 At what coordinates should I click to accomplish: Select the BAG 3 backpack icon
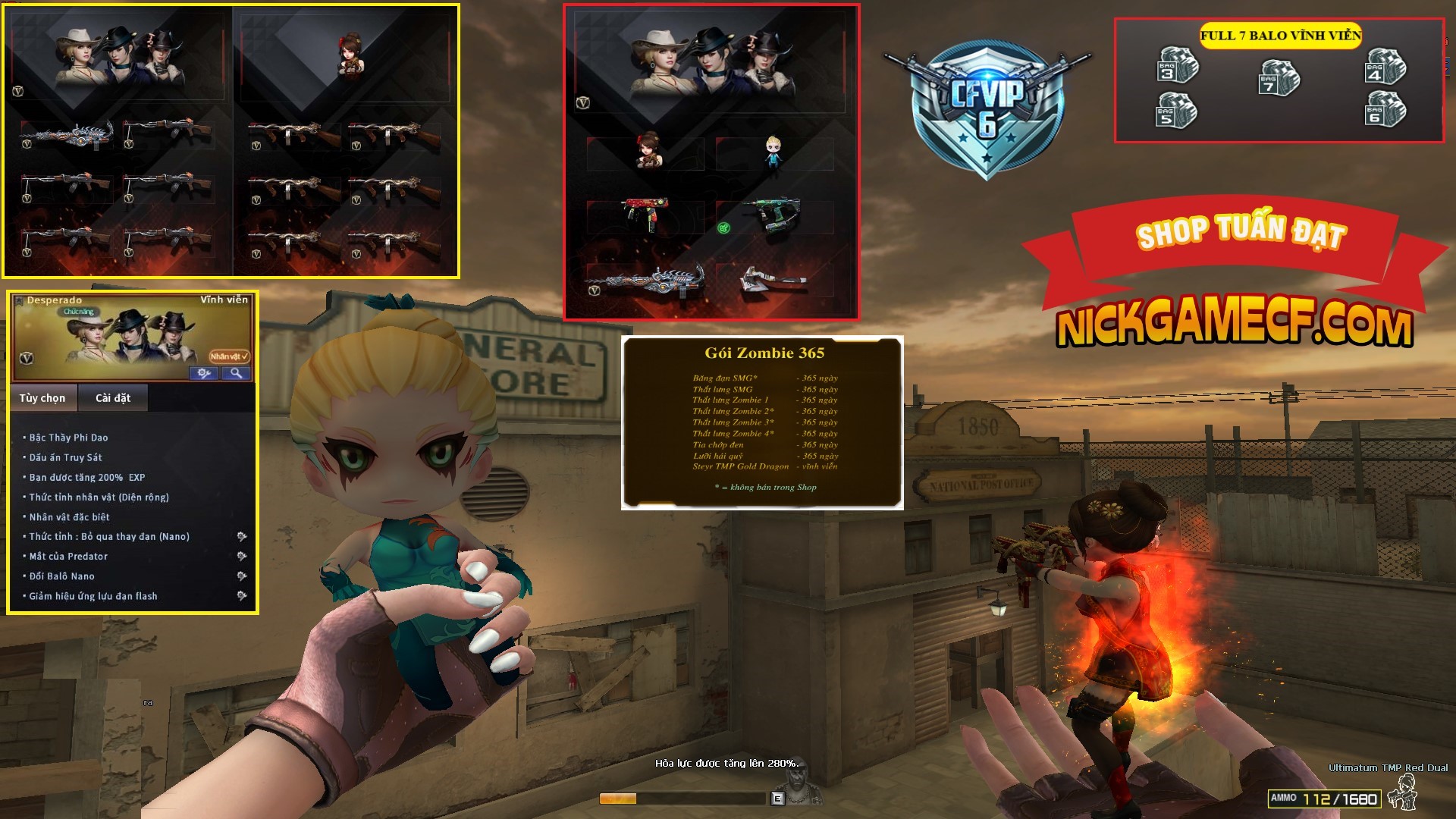coord(1178,66)
